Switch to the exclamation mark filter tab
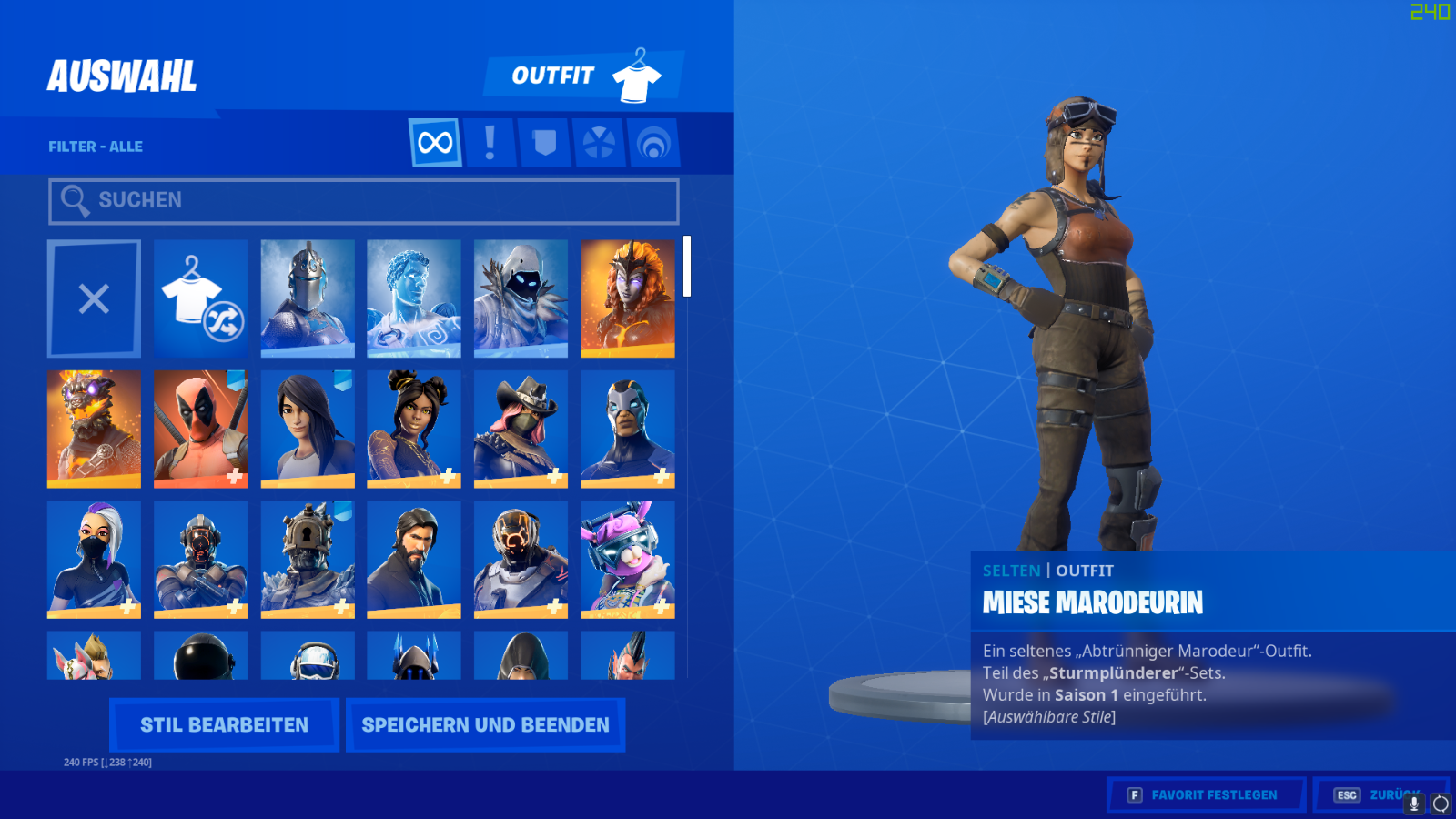1456x819 pixels. pos(490,143)
